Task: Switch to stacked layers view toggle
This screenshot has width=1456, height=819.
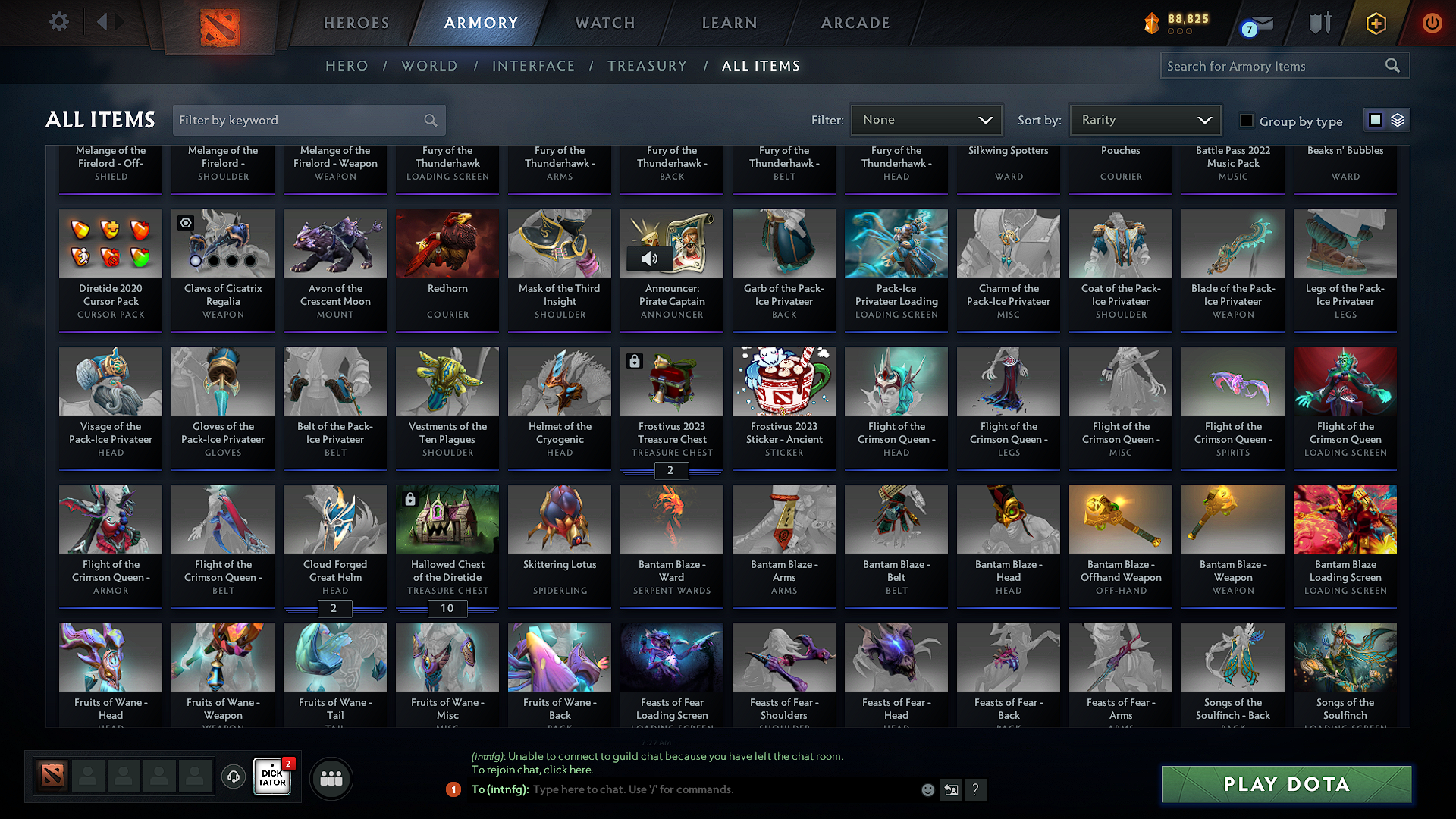Action: coord(1396,119)
